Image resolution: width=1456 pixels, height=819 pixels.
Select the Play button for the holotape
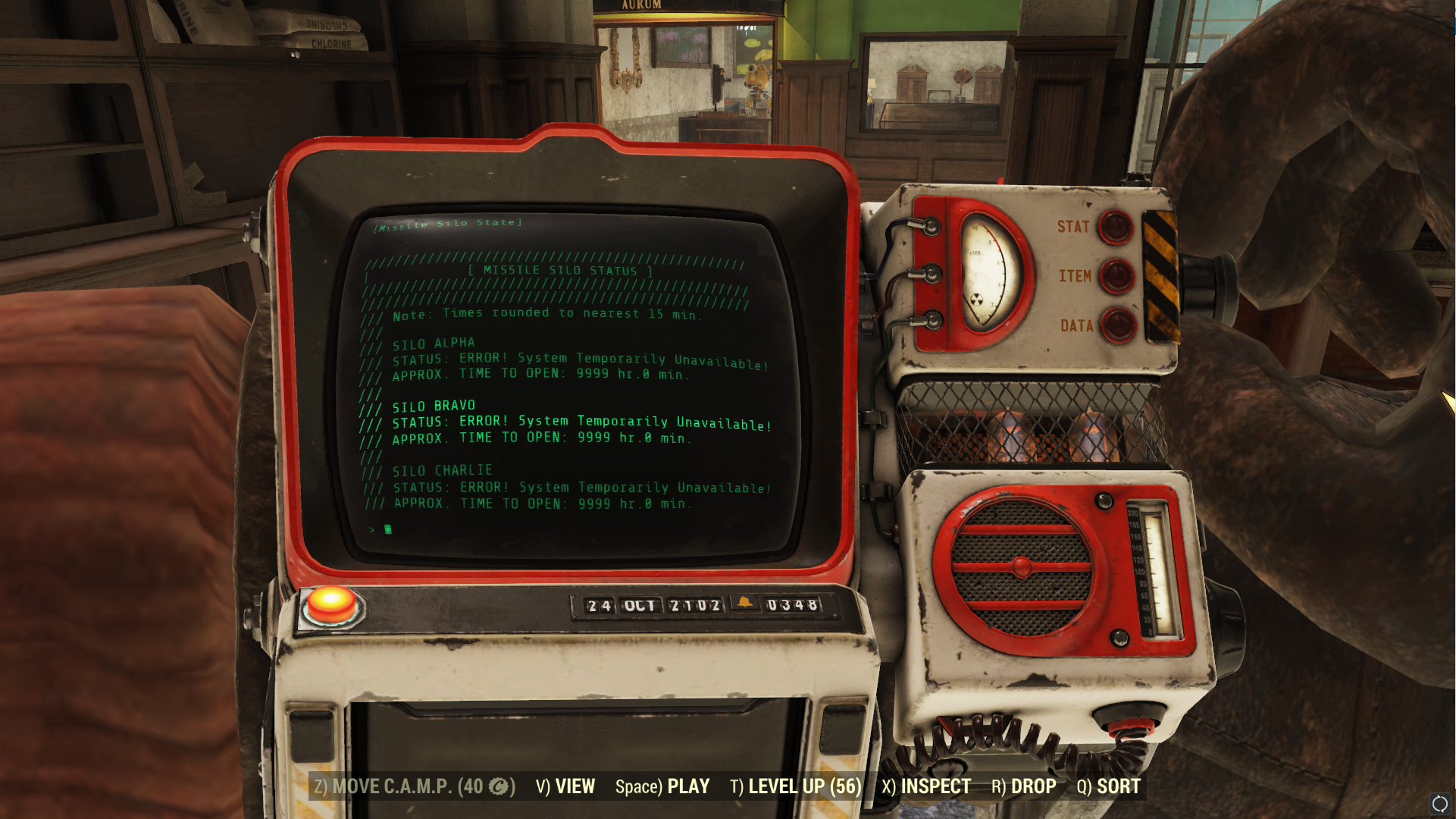coord(662,787)
